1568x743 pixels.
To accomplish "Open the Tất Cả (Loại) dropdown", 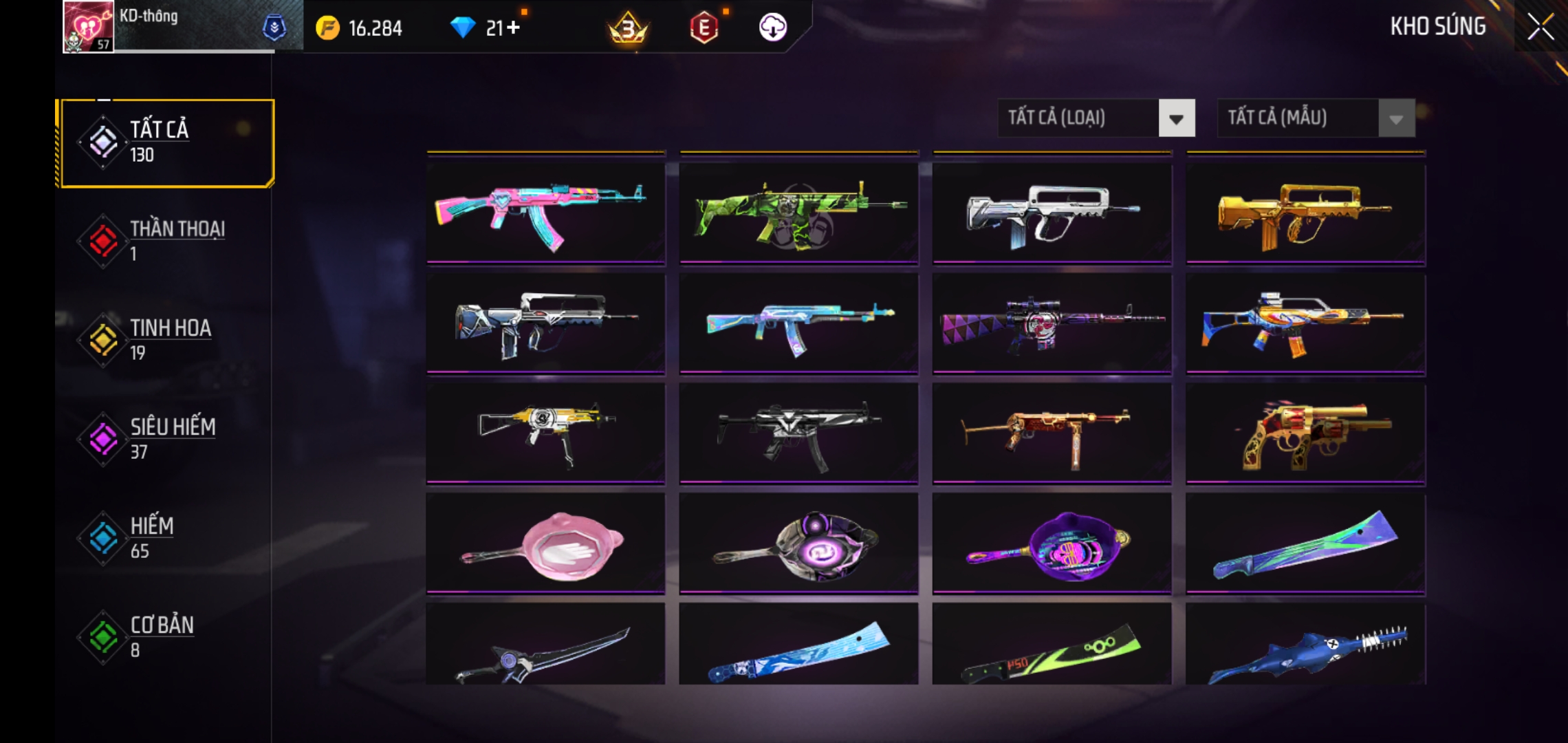I will [x=1096, y=118].
